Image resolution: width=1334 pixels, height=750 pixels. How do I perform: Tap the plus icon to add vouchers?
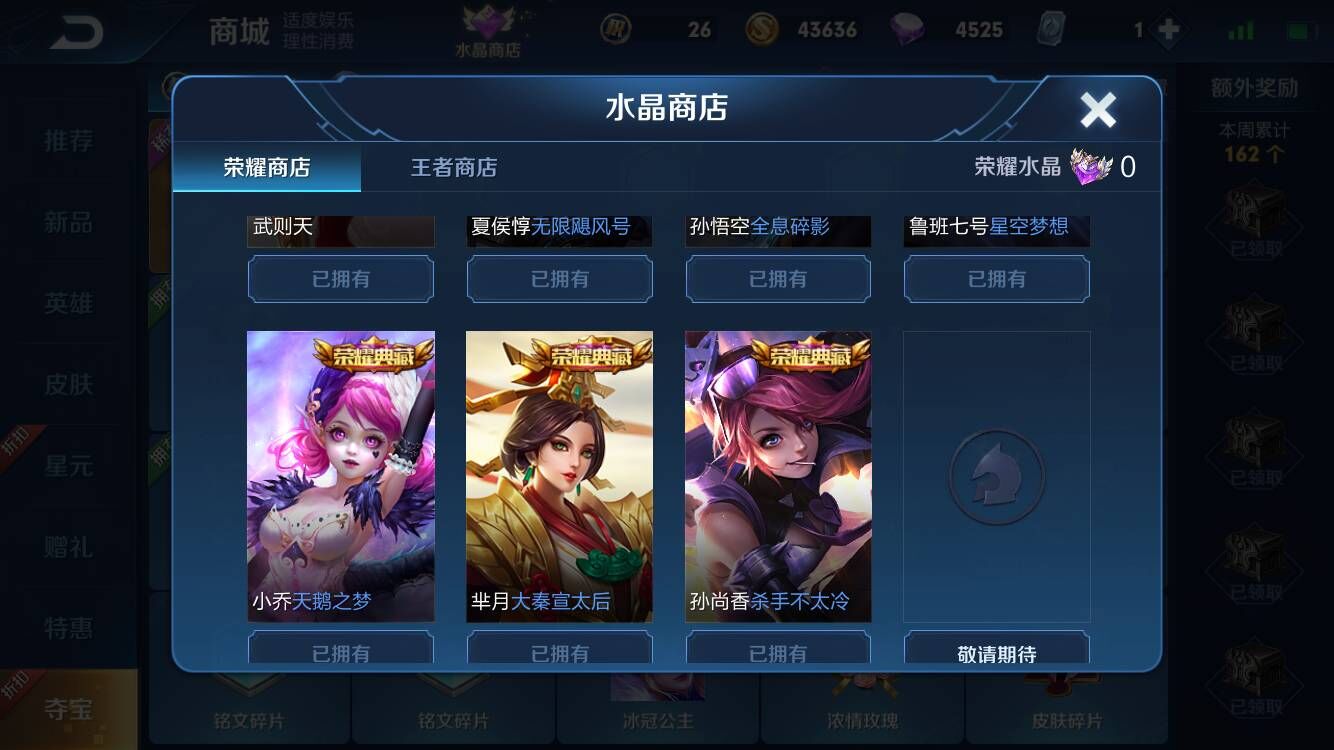pos(1167,29)
